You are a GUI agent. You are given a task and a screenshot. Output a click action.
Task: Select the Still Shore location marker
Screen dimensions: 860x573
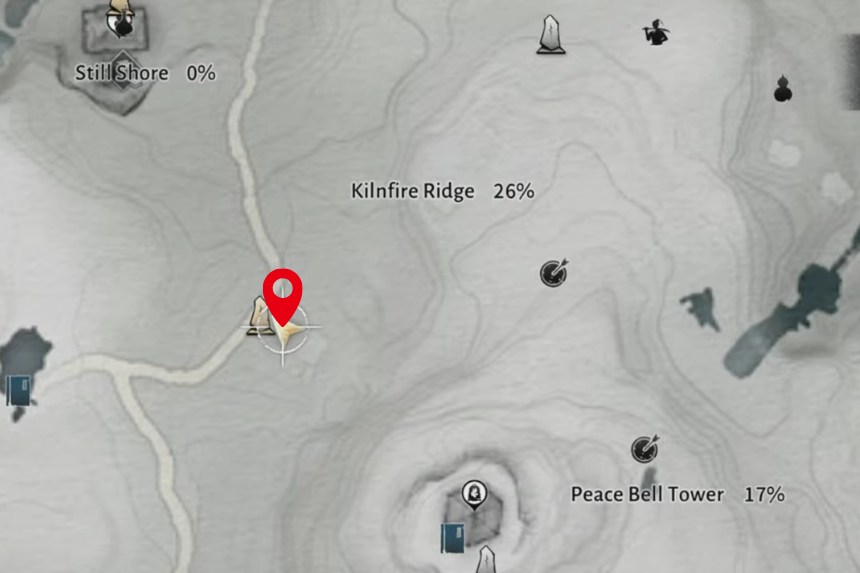coord(120,22)
